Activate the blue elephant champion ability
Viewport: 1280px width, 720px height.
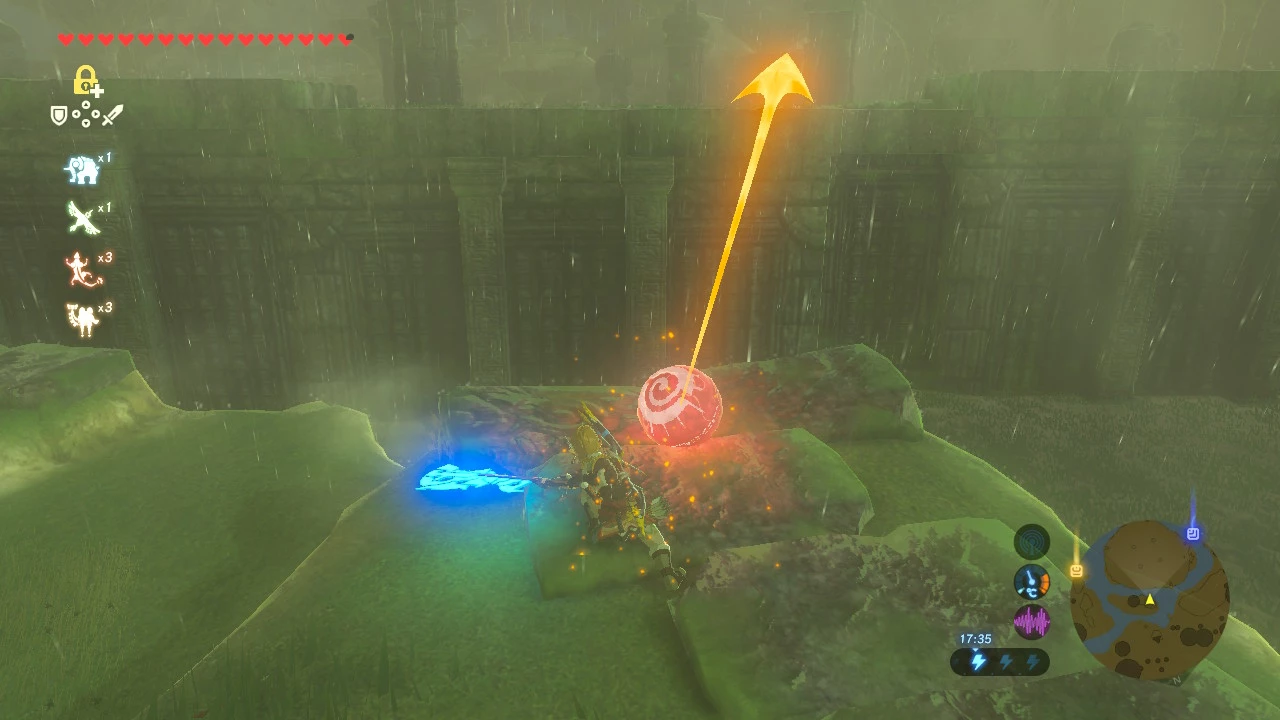click(82, 170)
